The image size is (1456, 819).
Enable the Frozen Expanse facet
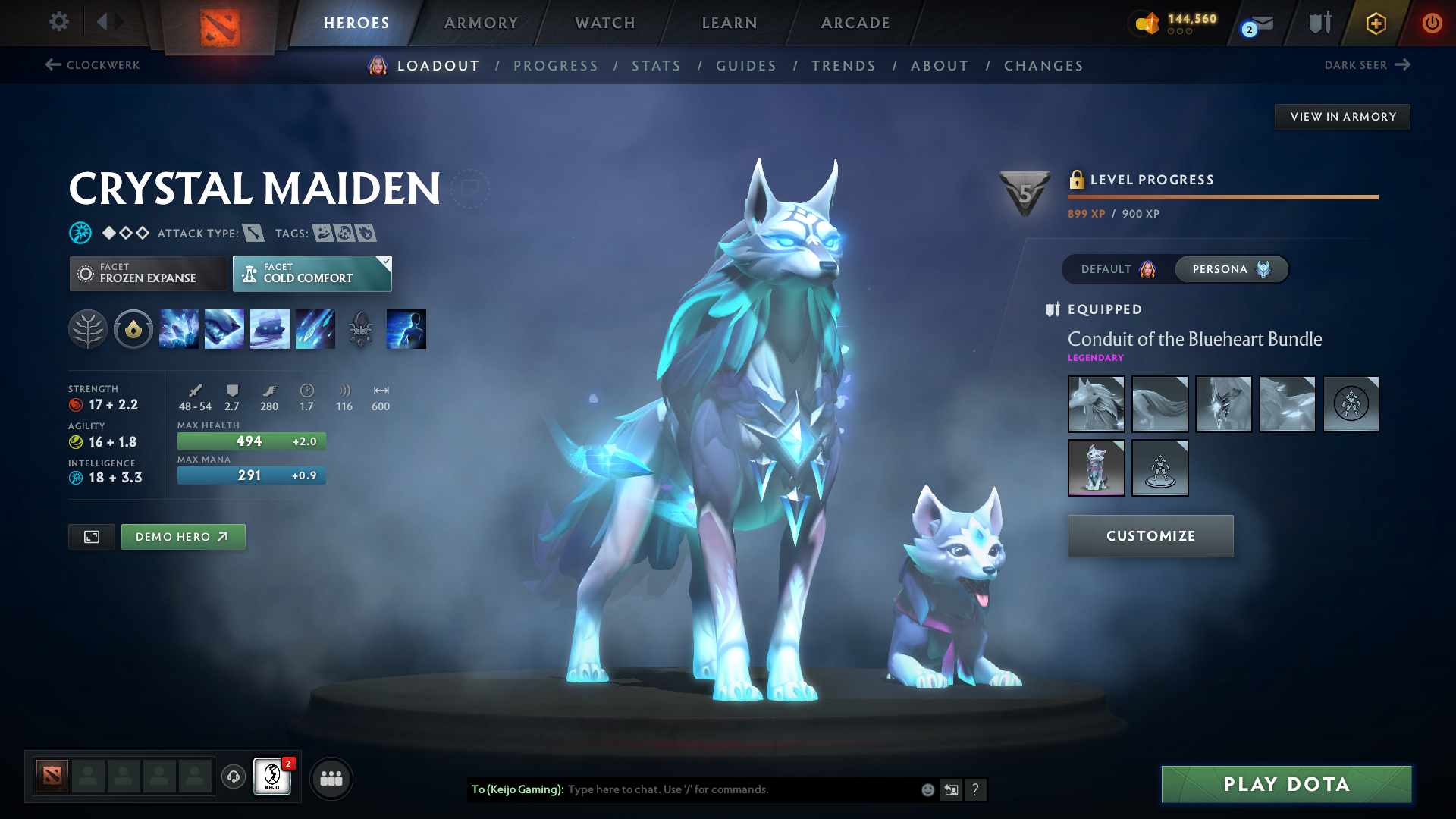(148, 273)
